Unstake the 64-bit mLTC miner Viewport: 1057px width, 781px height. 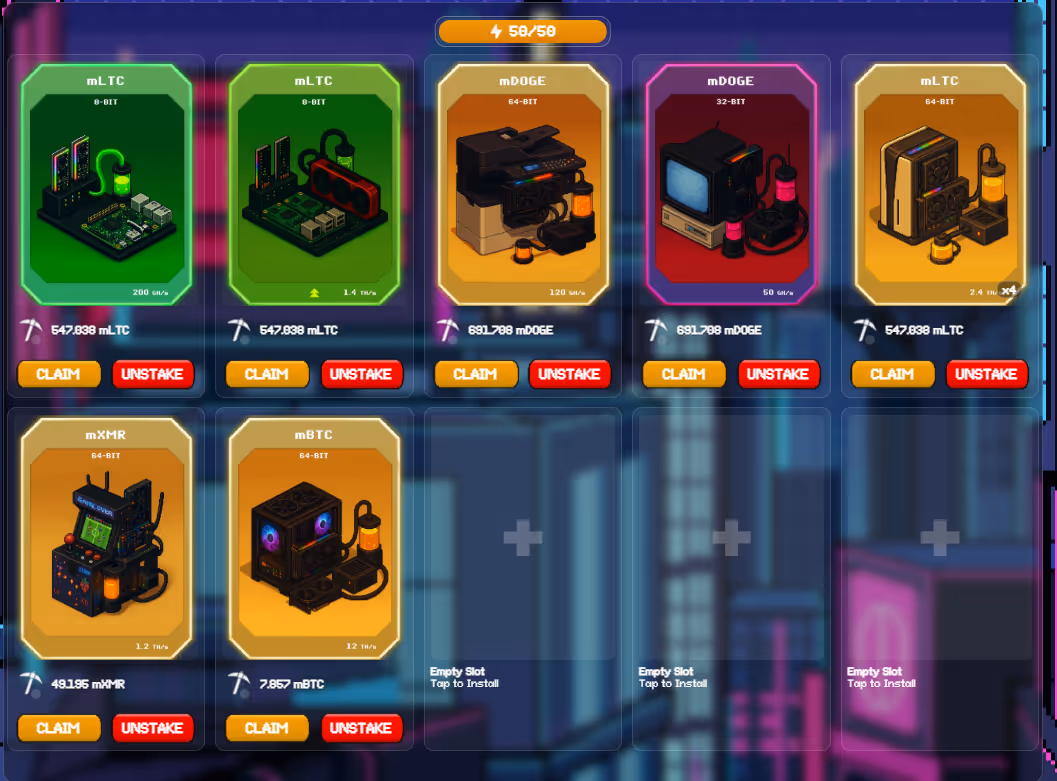[986, 374]
